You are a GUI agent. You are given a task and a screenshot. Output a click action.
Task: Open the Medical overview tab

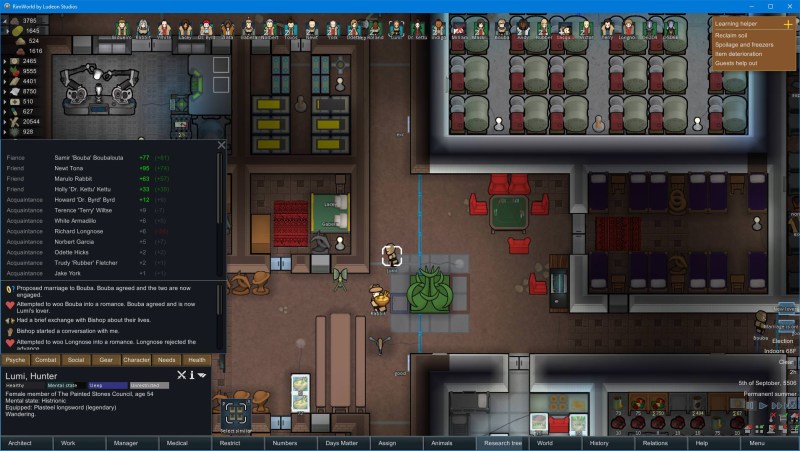click(x=177, y=442)
